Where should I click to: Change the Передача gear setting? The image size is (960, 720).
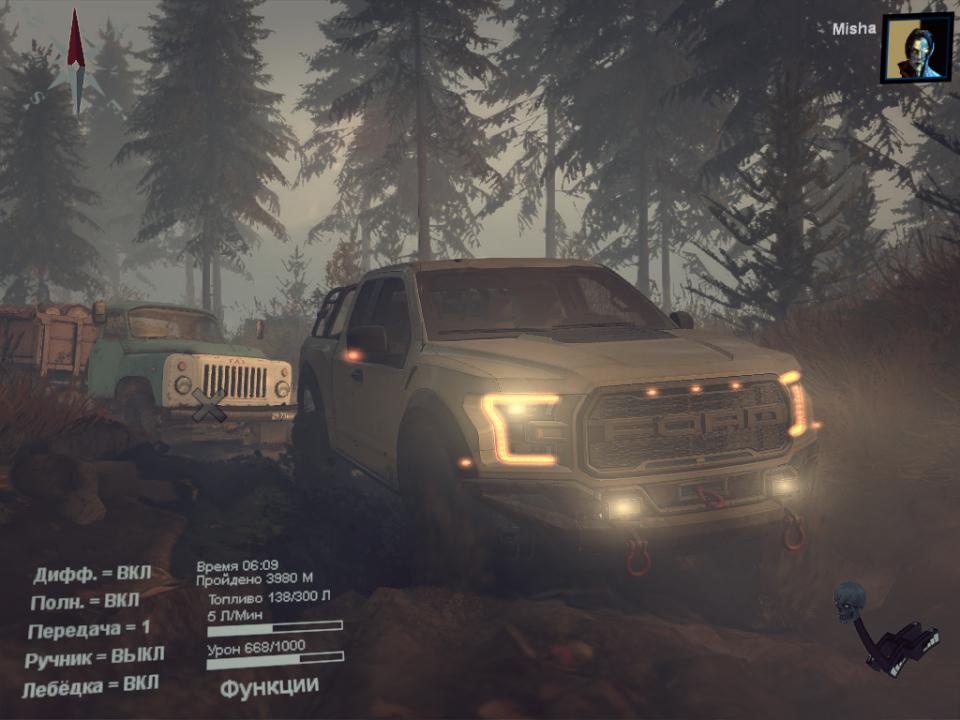89,629
